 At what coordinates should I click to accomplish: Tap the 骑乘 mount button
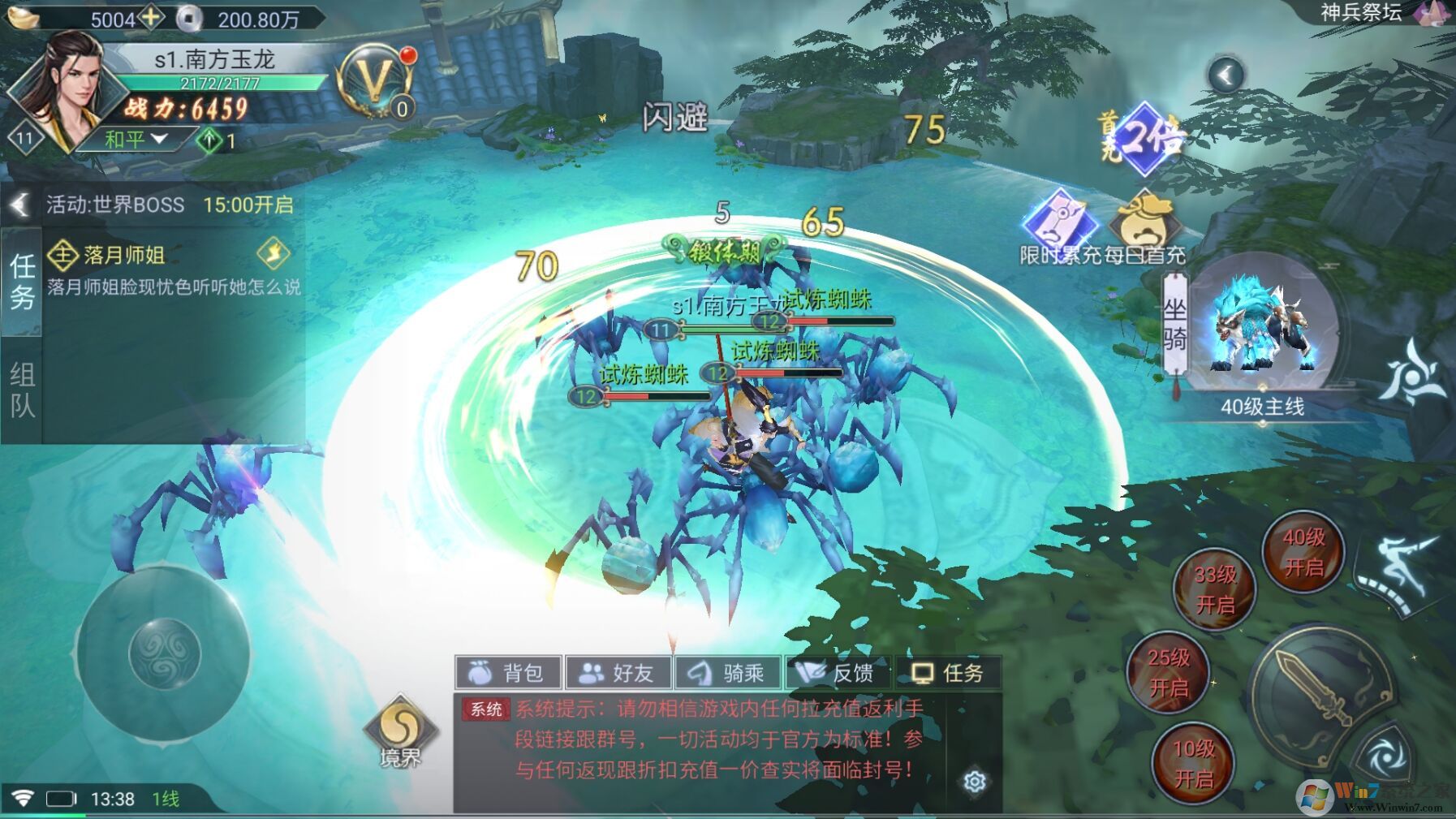728,673
